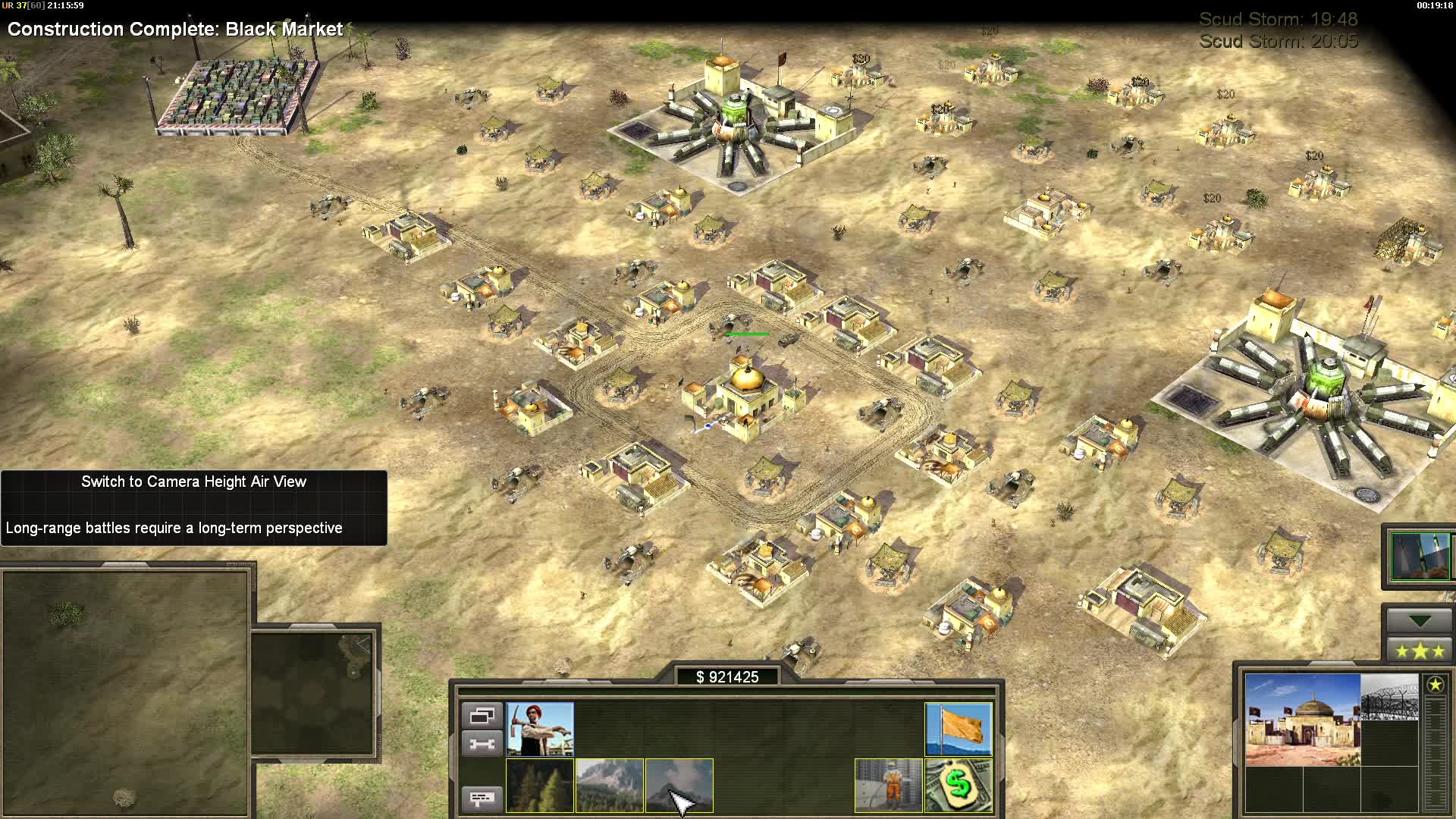Viewport: 1456px width, 819px height.
Task: Click the circled promotion star icon
Action: click(x=1436, y=686)
